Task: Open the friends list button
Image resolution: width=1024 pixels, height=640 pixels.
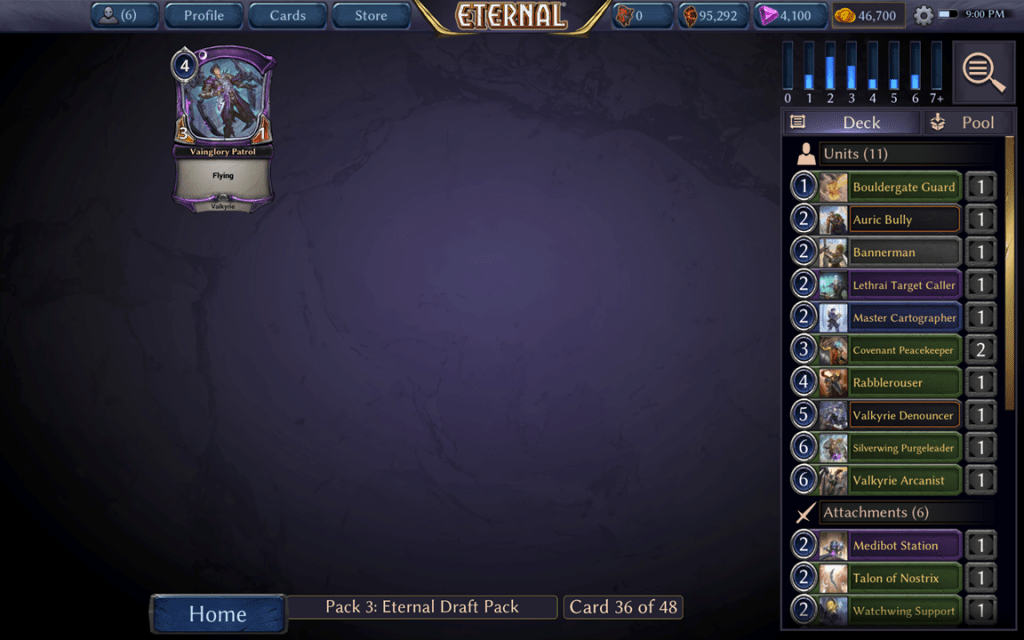Action: tap(124, 16)
